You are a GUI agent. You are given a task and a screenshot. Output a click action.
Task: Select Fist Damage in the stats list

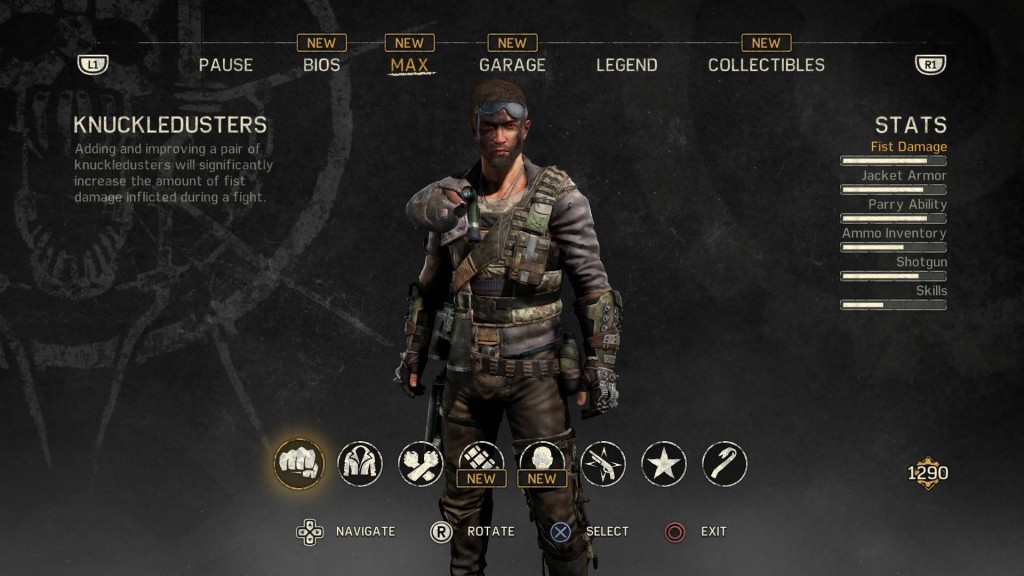point(908,147)
